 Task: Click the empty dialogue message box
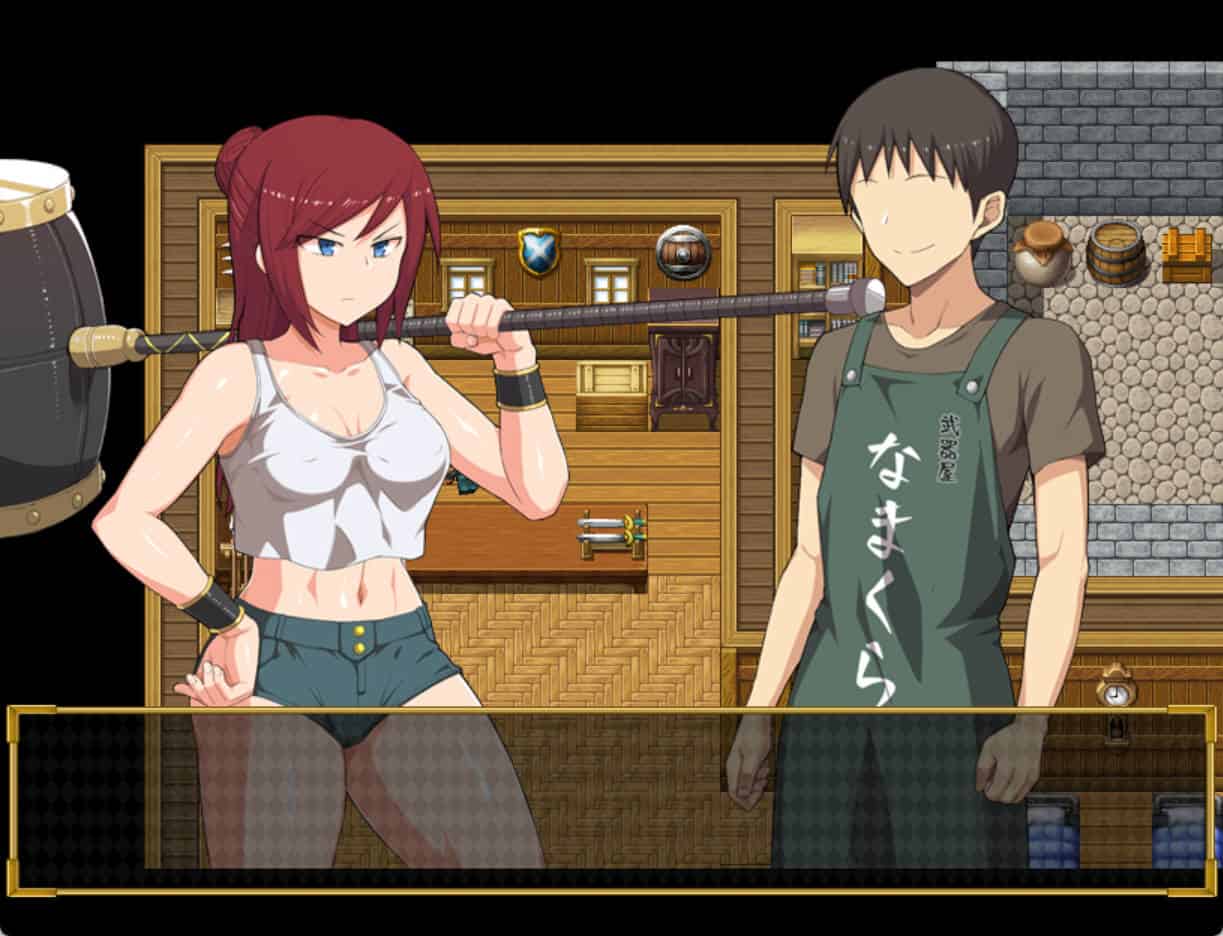[x=610, y=800]
